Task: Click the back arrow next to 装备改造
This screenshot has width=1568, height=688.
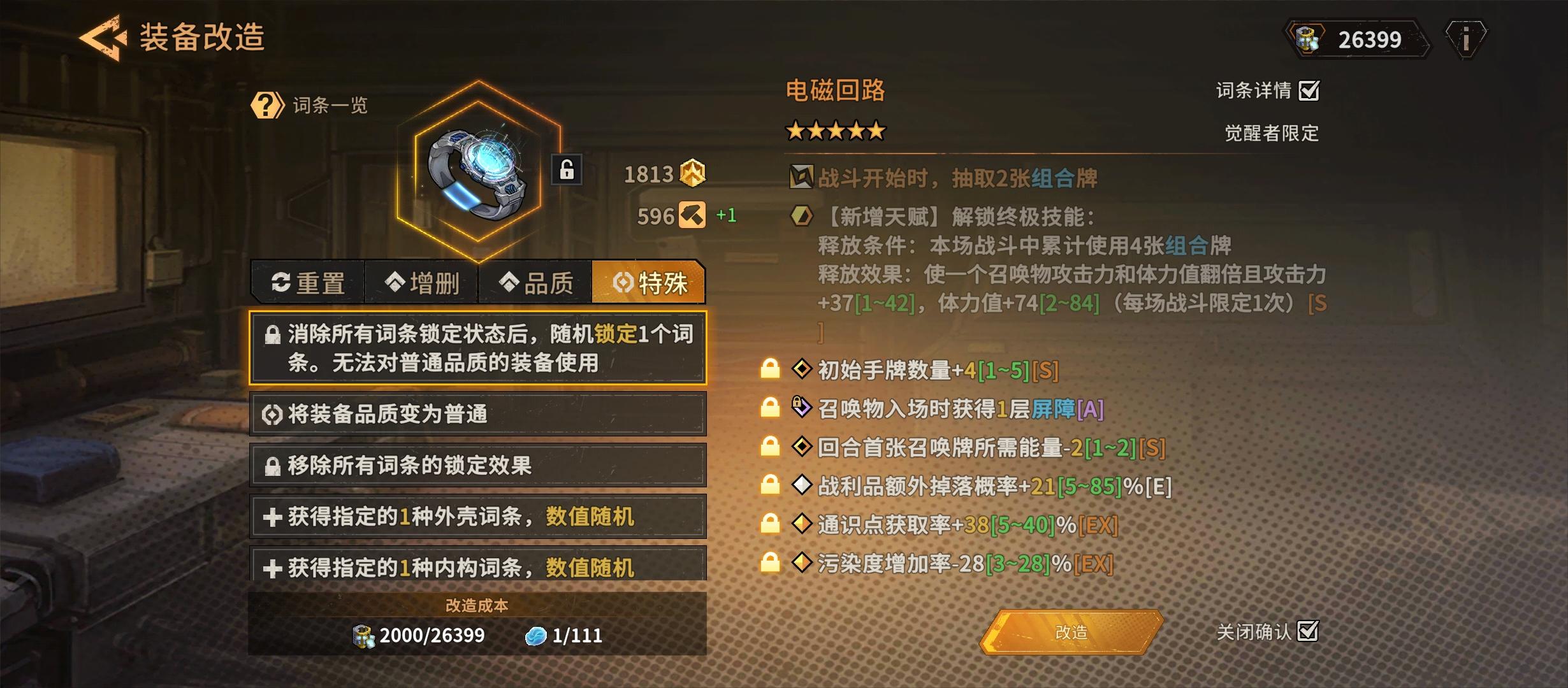Action: 102,38
